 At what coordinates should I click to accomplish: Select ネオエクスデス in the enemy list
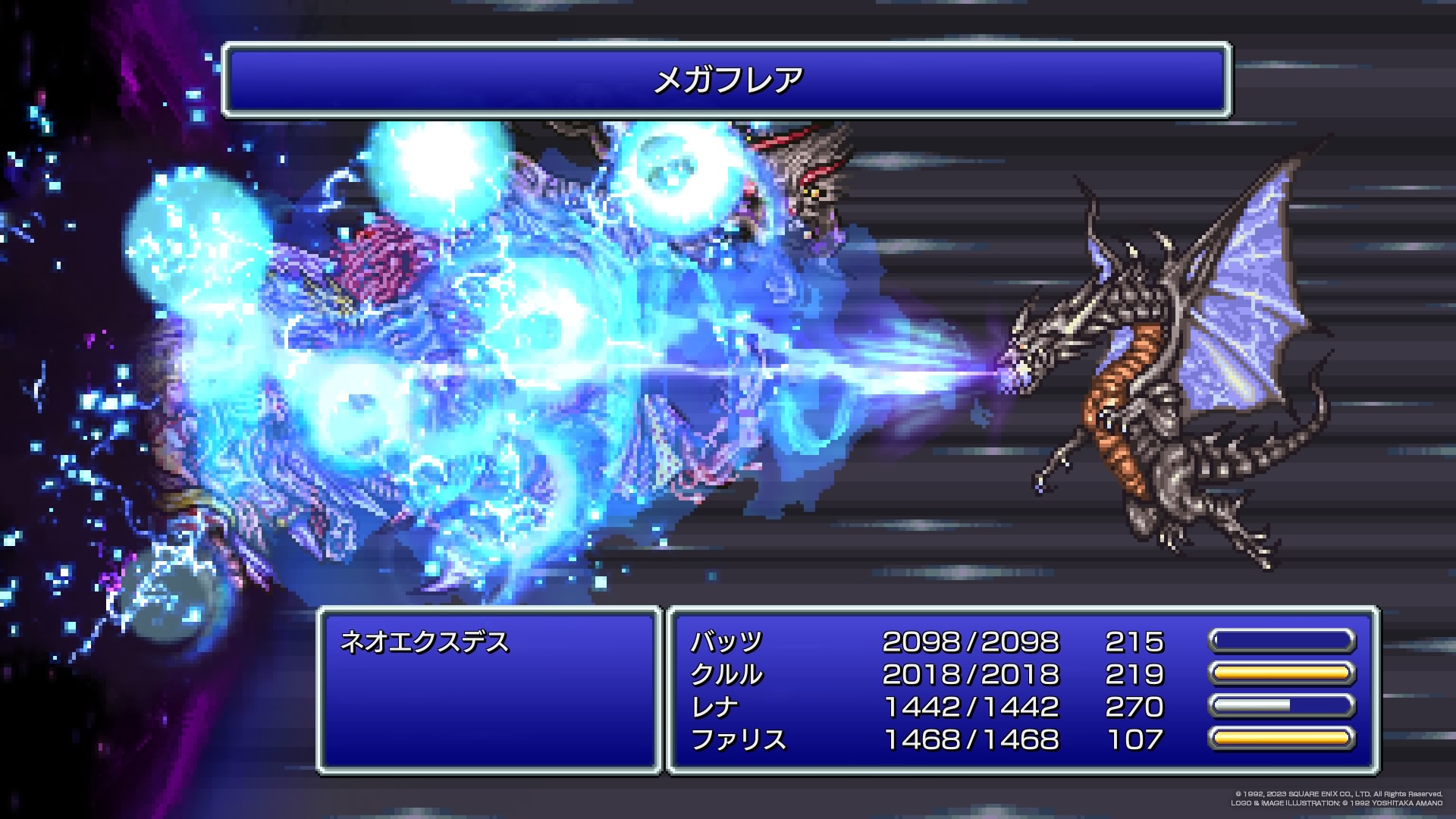click(425, 643)
